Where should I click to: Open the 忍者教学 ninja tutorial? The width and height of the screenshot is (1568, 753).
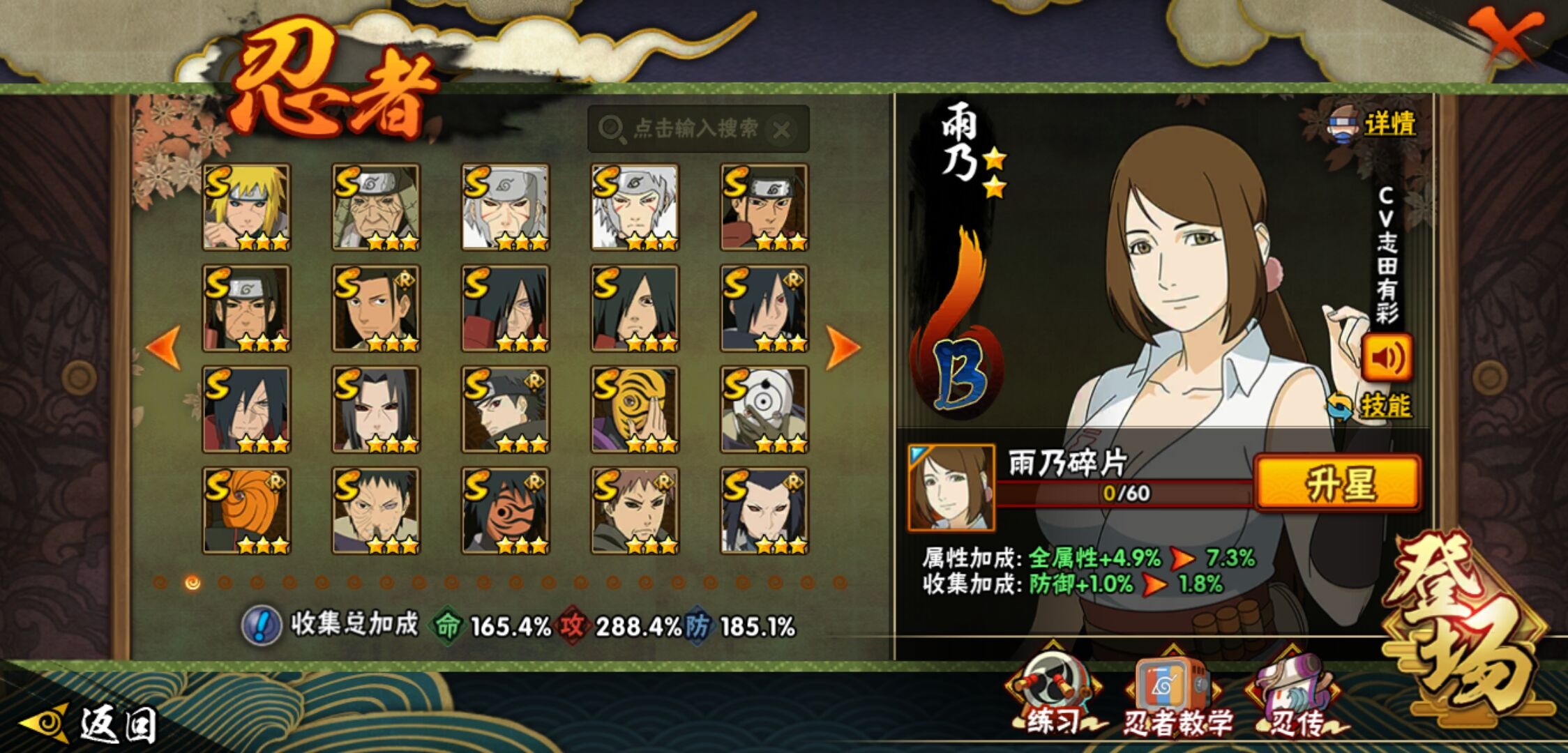(x=1175, y=697)
